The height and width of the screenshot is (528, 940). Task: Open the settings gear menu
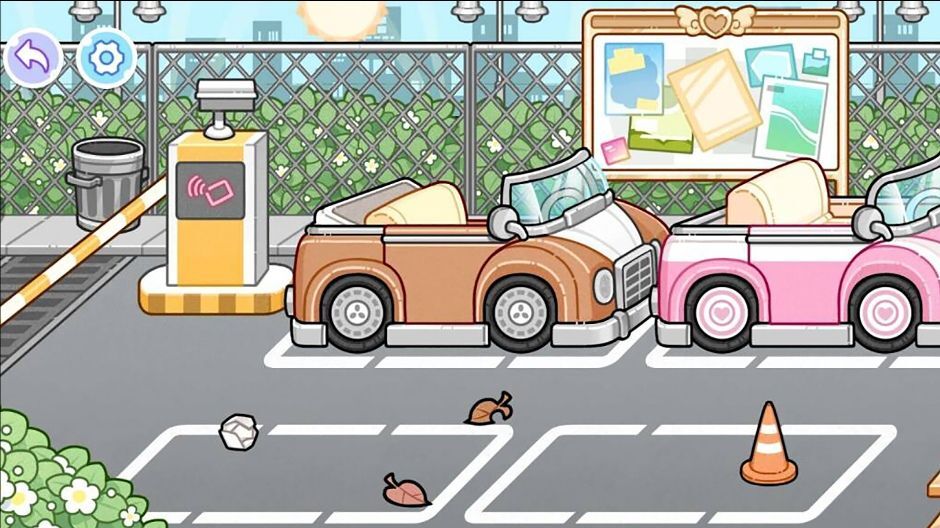click(106, 58)
